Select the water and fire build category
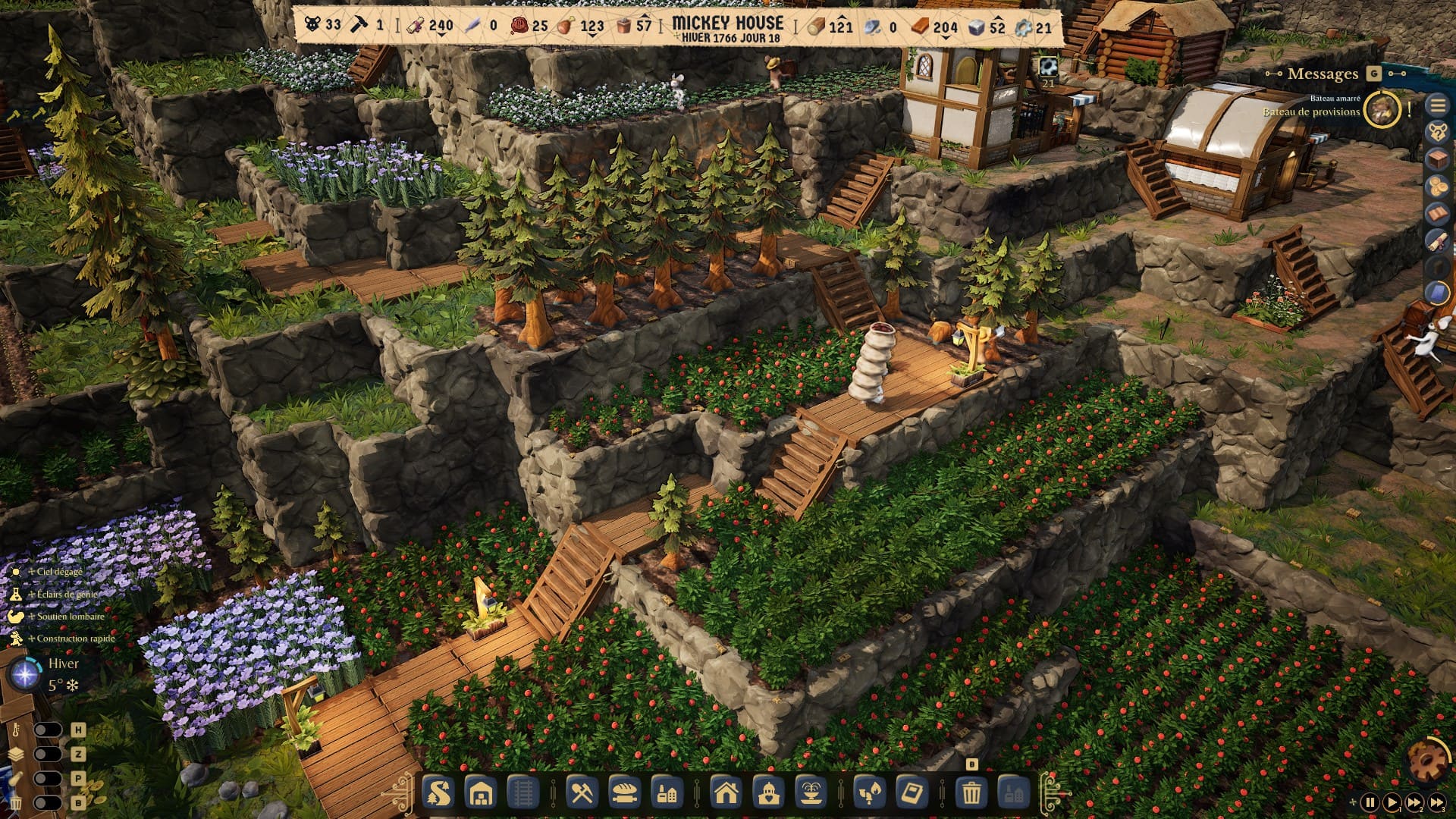Viewport: 1456px width, 819px height. (x=869, y=794)
